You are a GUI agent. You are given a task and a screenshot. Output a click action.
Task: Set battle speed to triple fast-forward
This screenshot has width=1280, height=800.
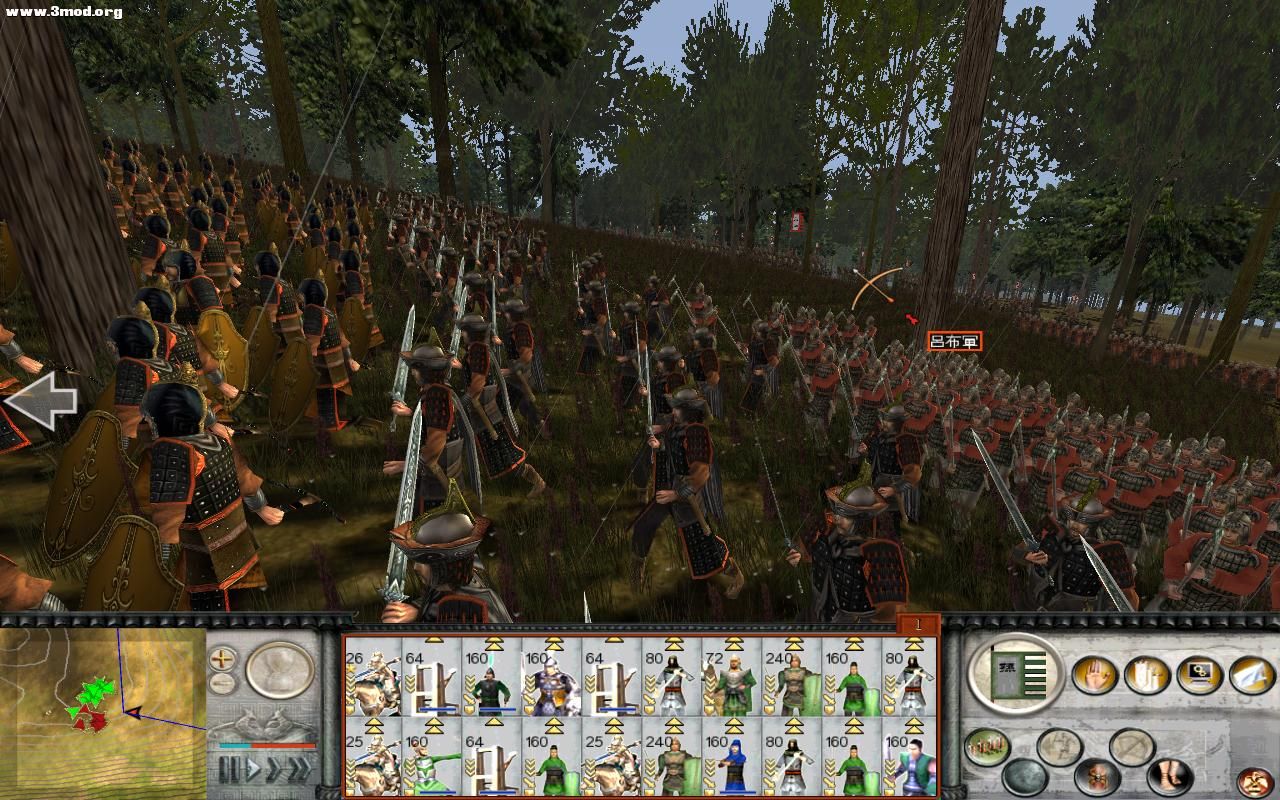pyautogui.click(x=299, y=771)
